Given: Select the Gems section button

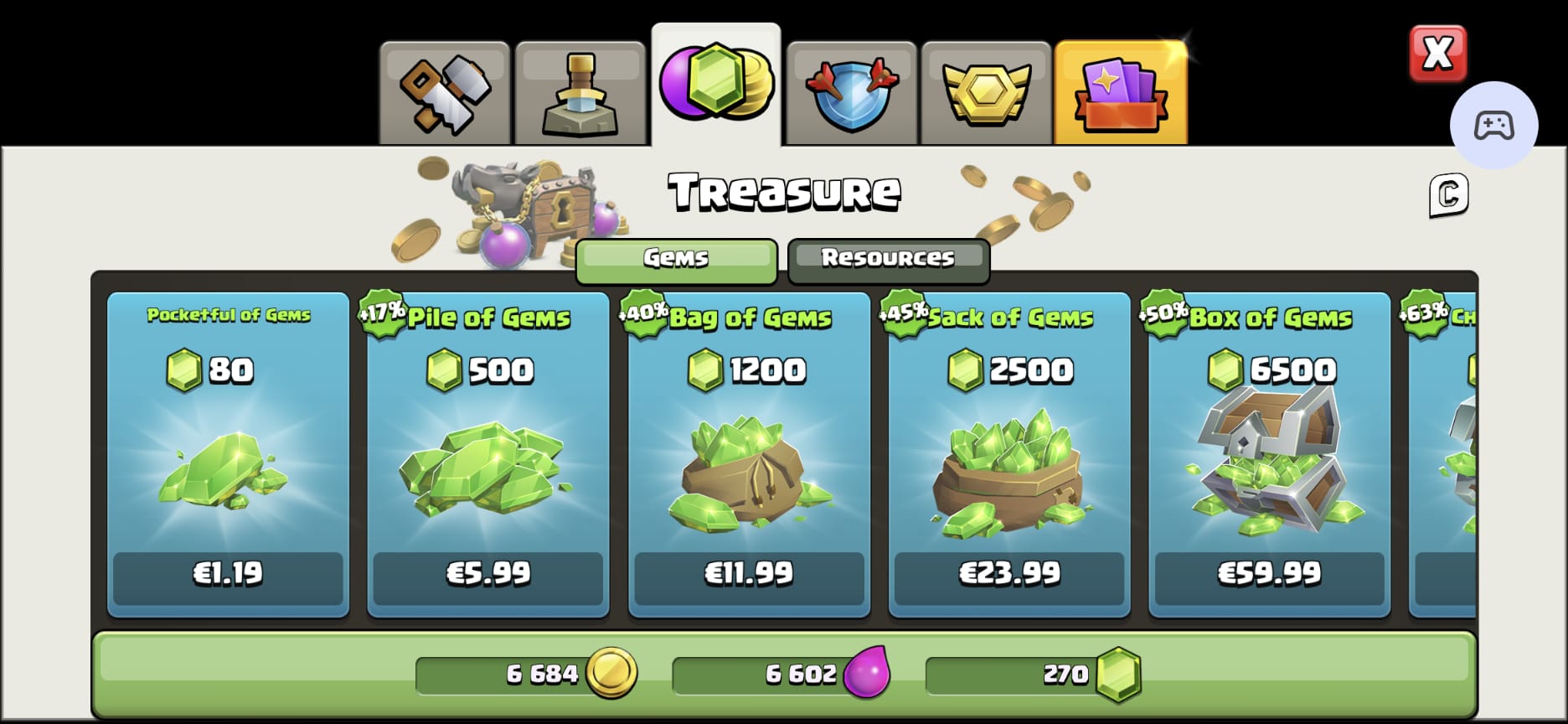Looking at the screenshot, I should [x=676, y=258].
